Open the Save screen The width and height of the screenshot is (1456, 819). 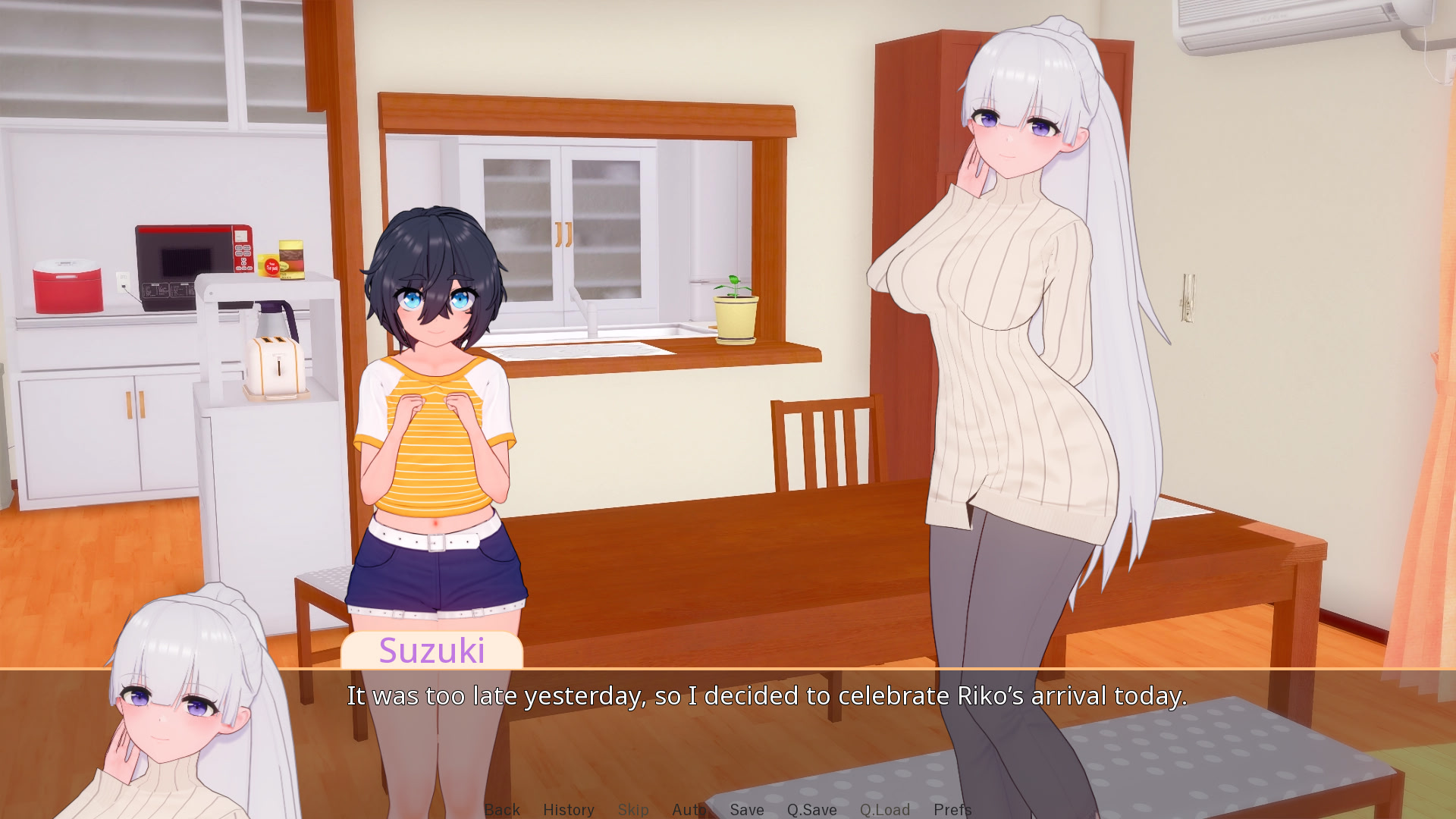pos(745,809)
